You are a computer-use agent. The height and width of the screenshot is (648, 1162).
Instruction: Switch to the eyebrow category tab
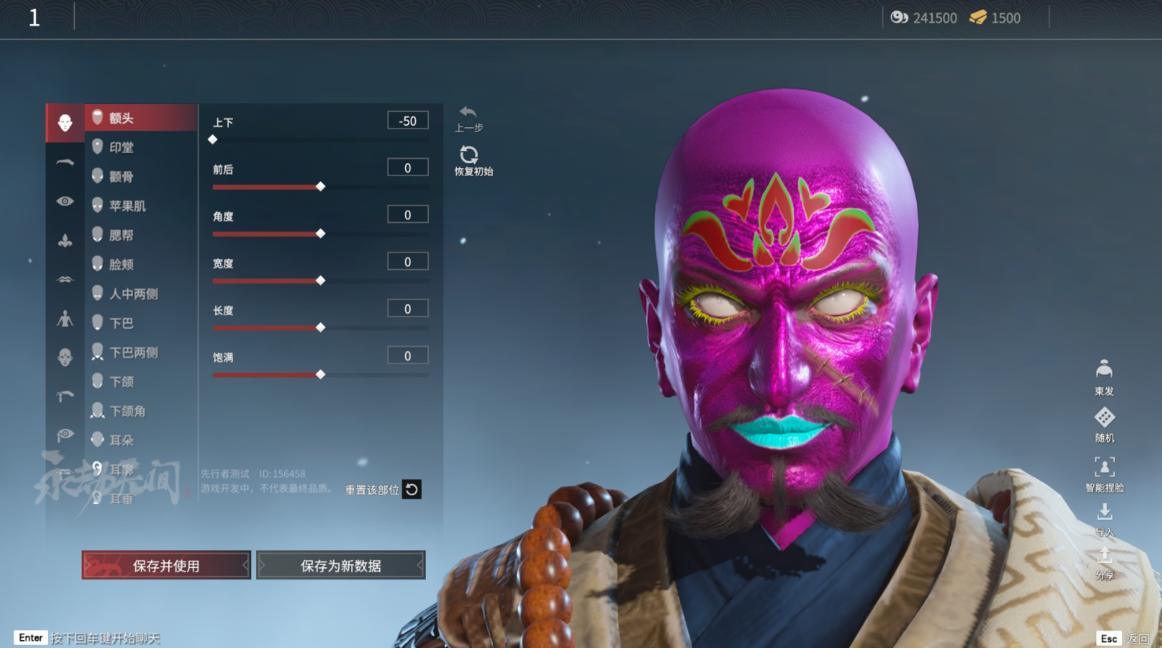click(x=65, y=162)
